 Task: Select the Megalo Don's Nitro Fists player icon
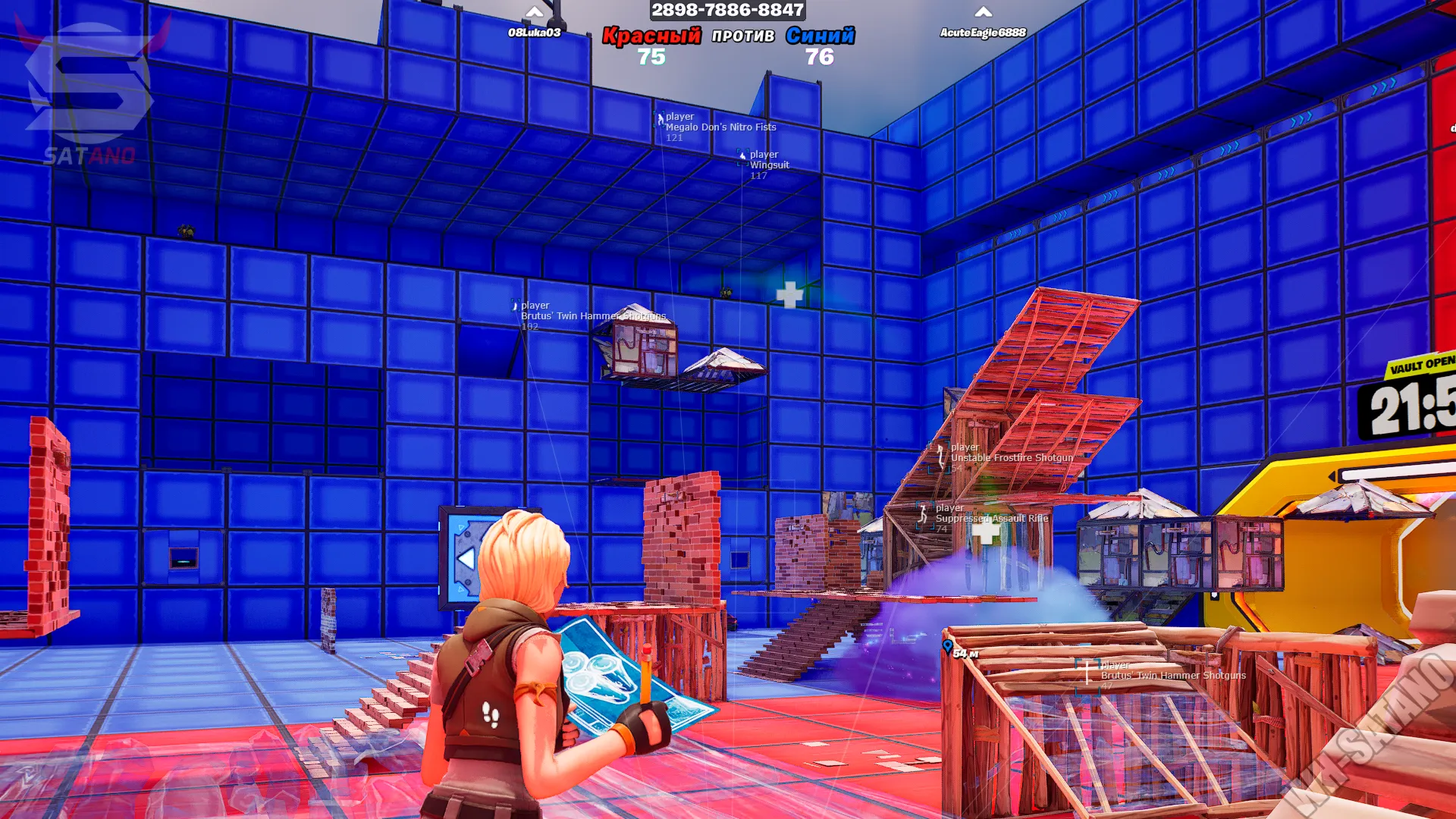(659, 120)
